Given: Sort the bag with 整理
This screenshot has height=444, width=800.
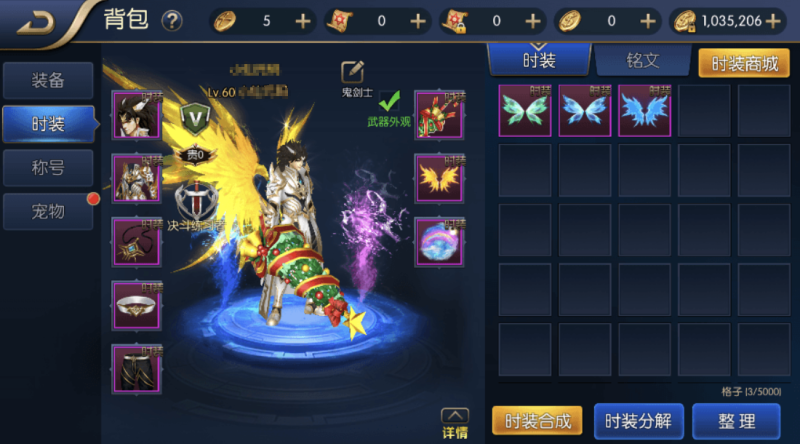Looking at the screenshot, I should click(x=736, y=421).
